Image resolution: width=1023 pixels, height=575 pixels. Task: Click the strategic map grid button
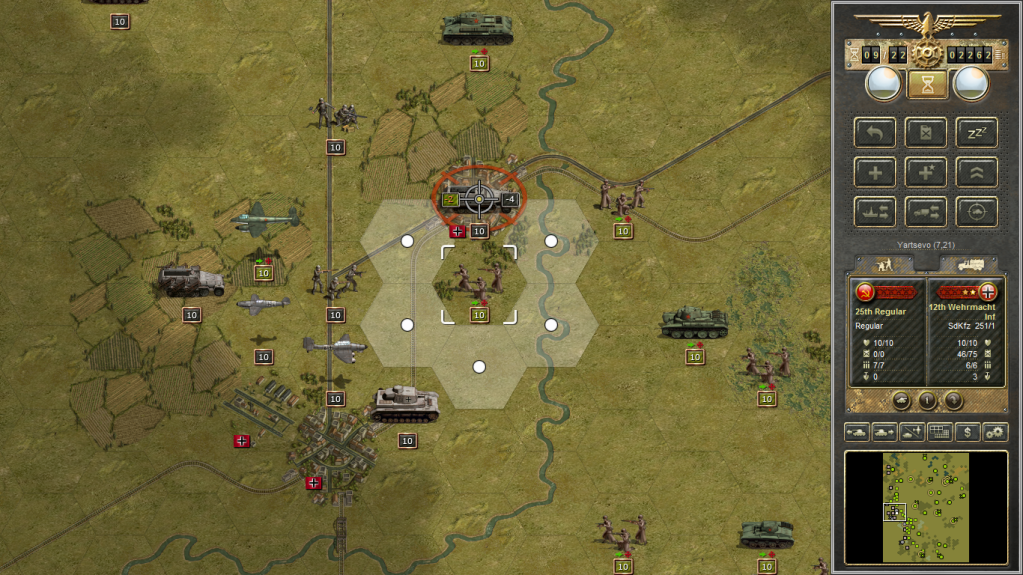coord(939,432)
